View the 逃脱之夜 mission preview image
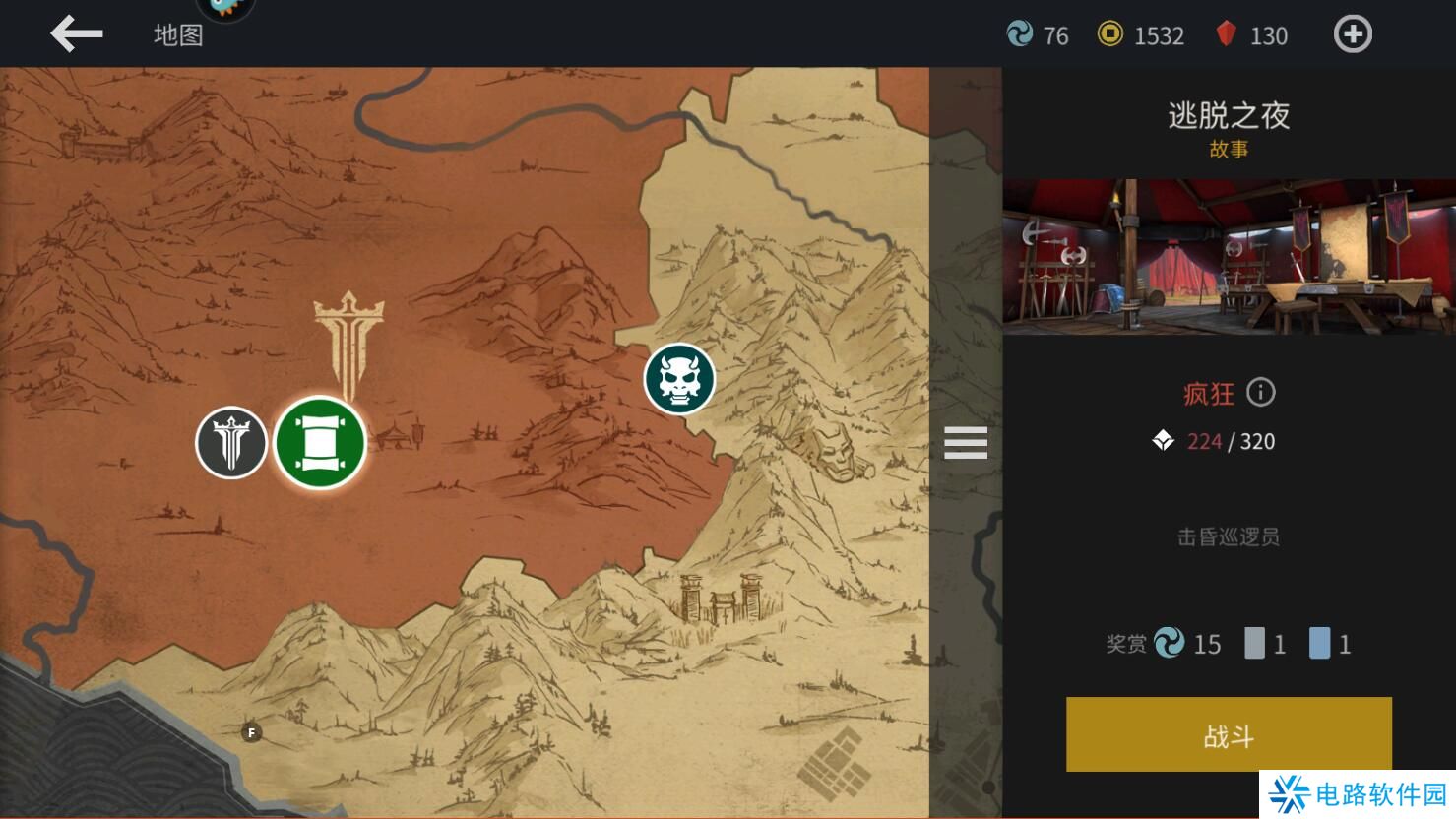The image size is (1456, 819). 1229,257
